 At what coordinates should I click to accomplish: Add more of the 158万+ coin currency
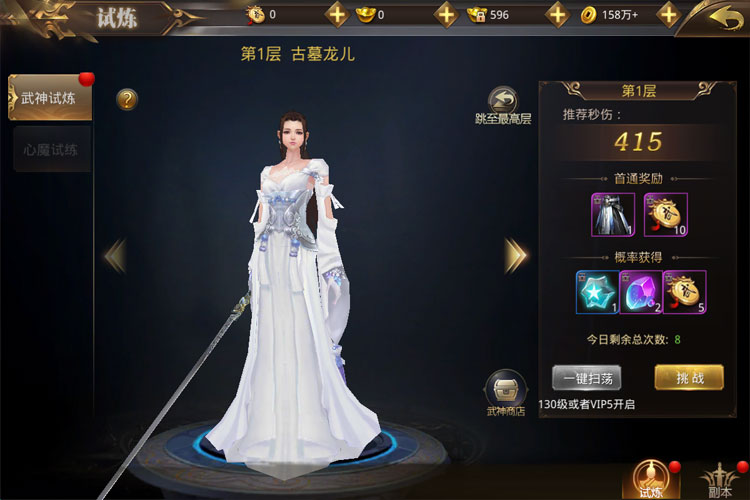(x=668, y=15)
